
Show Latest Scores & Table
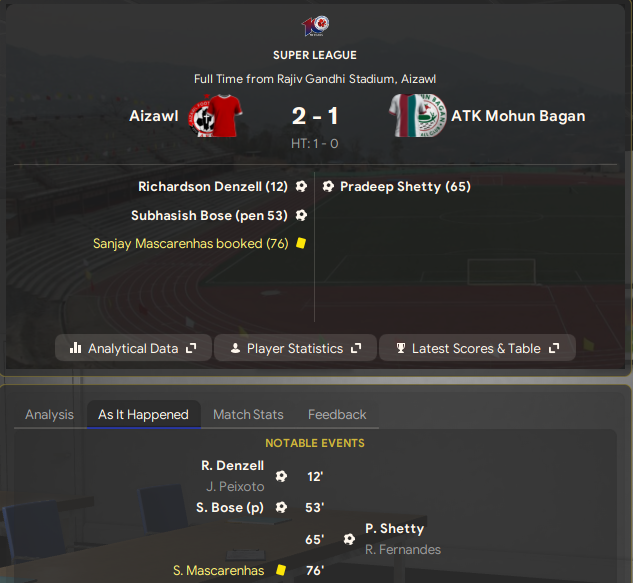click(x=477, y=348)
